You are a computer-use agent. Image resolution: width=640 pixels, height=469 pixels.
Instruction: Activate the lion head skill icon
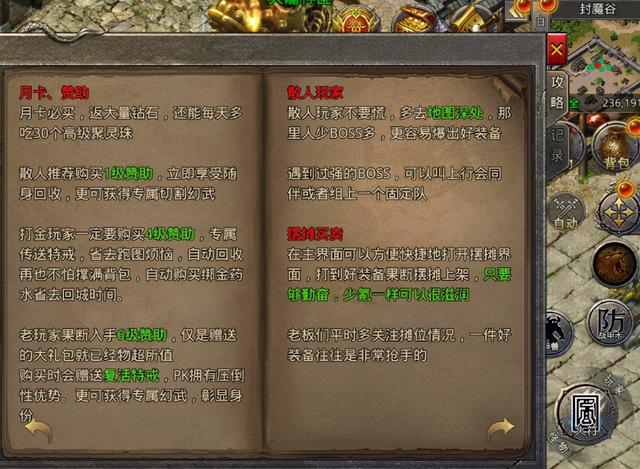coord(614,263)
